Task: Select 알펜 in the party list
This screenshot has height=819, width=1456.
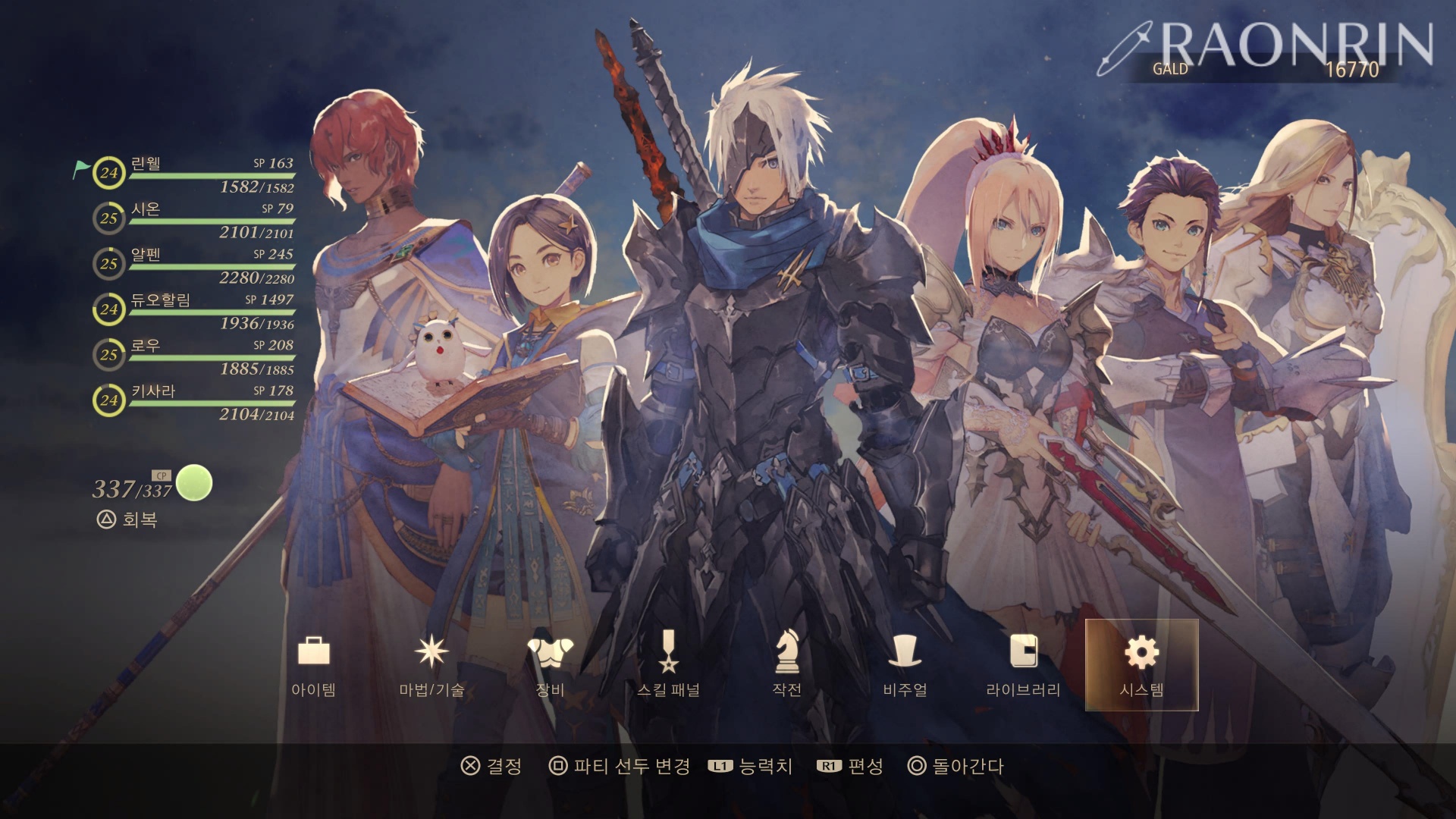Action: pyautogui.click(x=194, y=265)
